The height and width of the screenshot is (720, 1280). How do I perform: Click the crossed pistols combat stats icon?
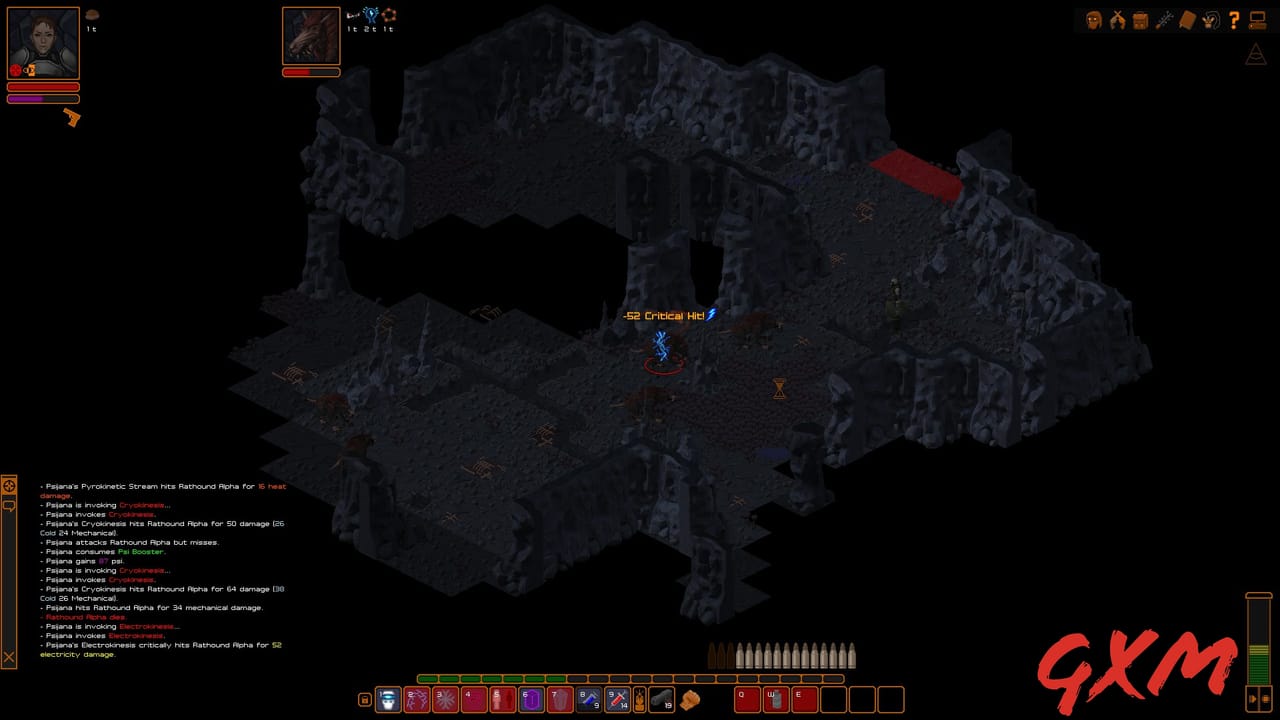pyautogui.click(x=1116, y=20)
